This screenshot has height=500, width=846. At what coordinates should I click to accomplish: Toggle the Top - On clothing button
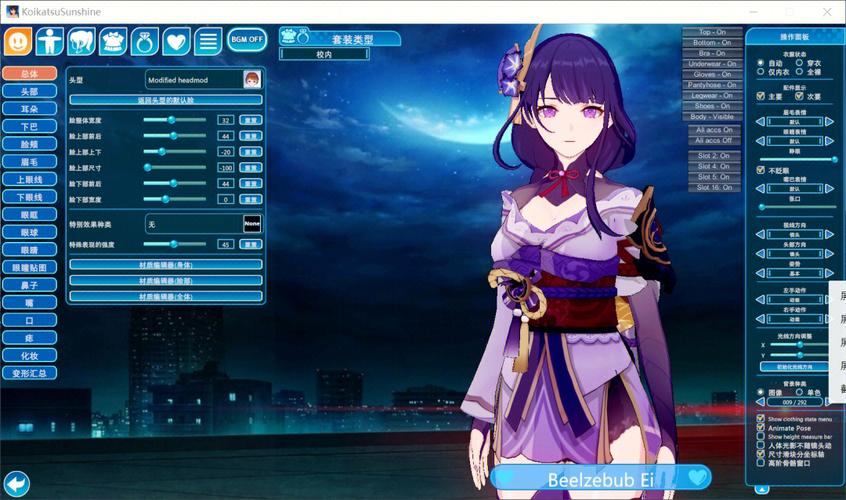click(x=713, y=33)
